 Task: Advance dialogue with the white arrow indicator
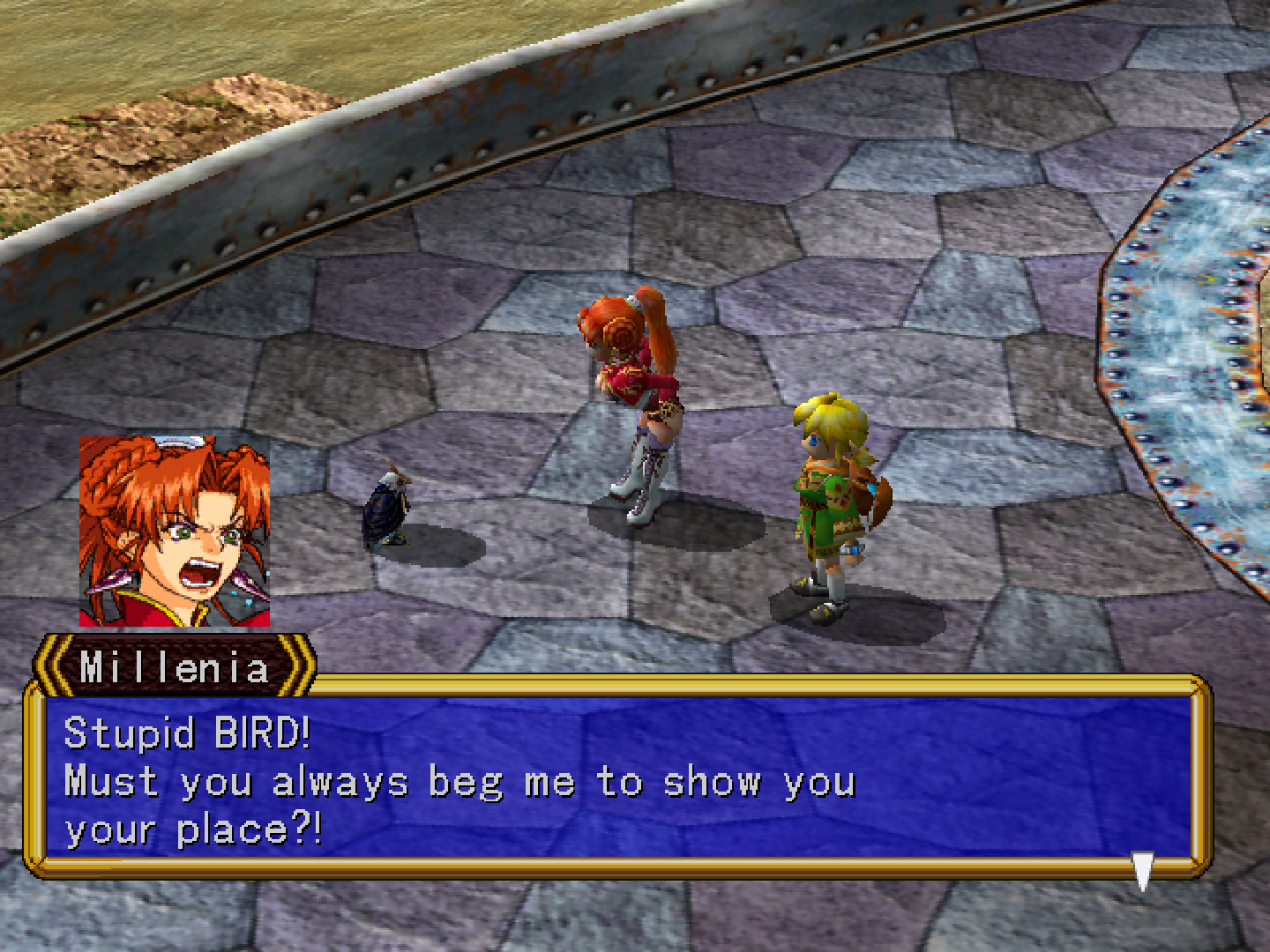[x=1142, y=869]
